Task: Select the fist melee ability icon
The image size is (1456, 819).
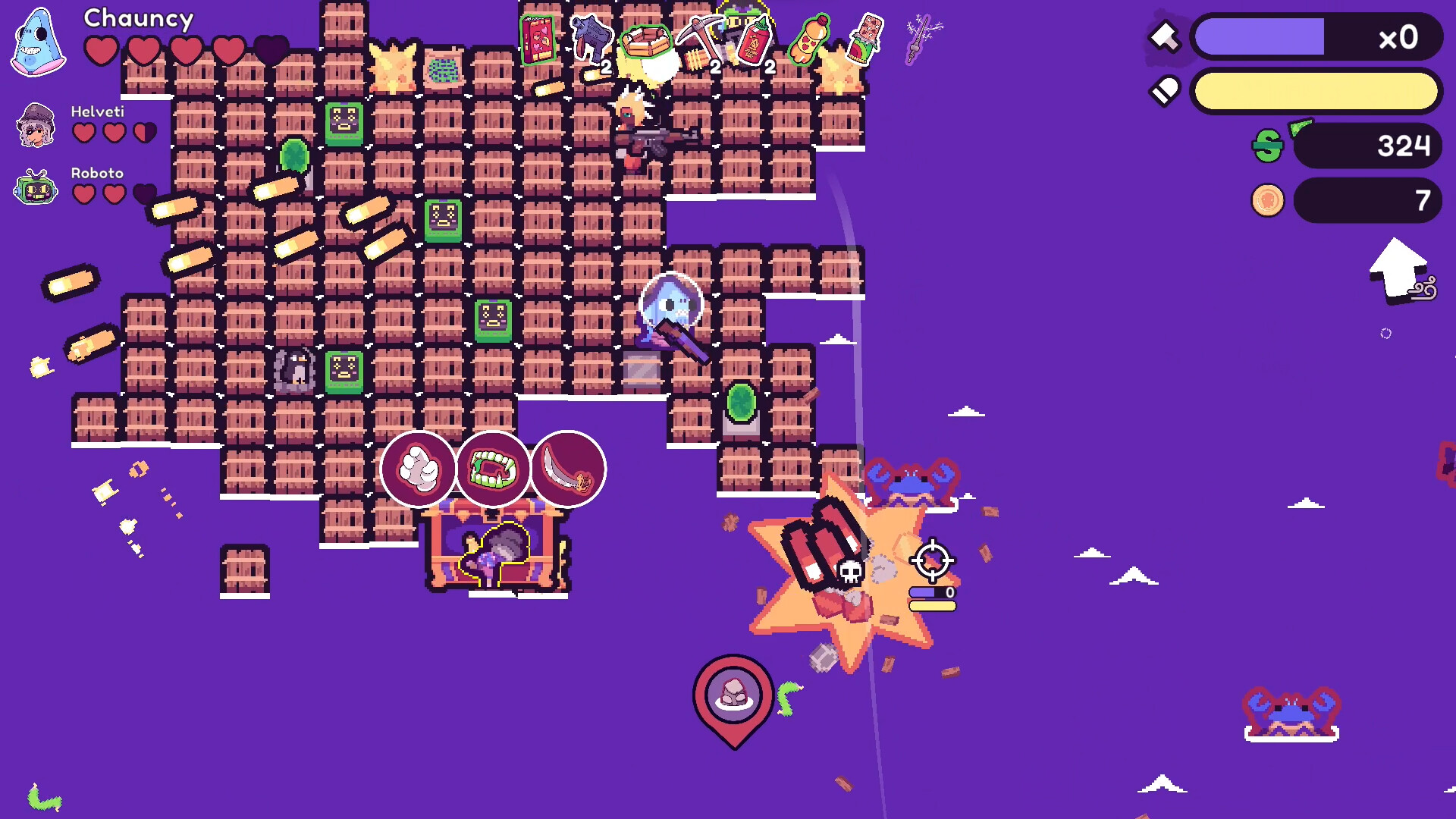Action: [419, 466]
